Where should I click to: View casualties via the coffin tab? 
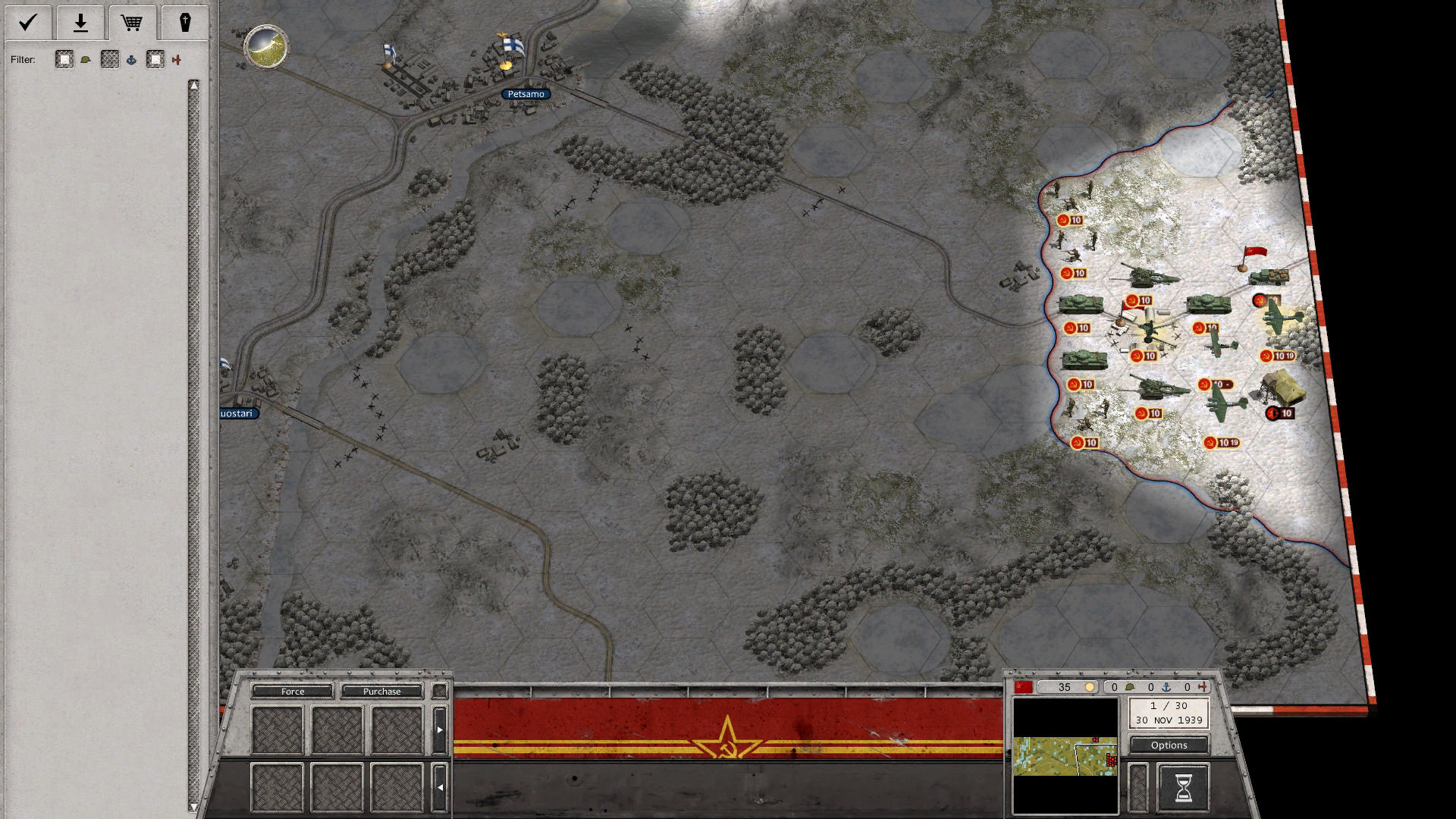[x=186, y=23]
